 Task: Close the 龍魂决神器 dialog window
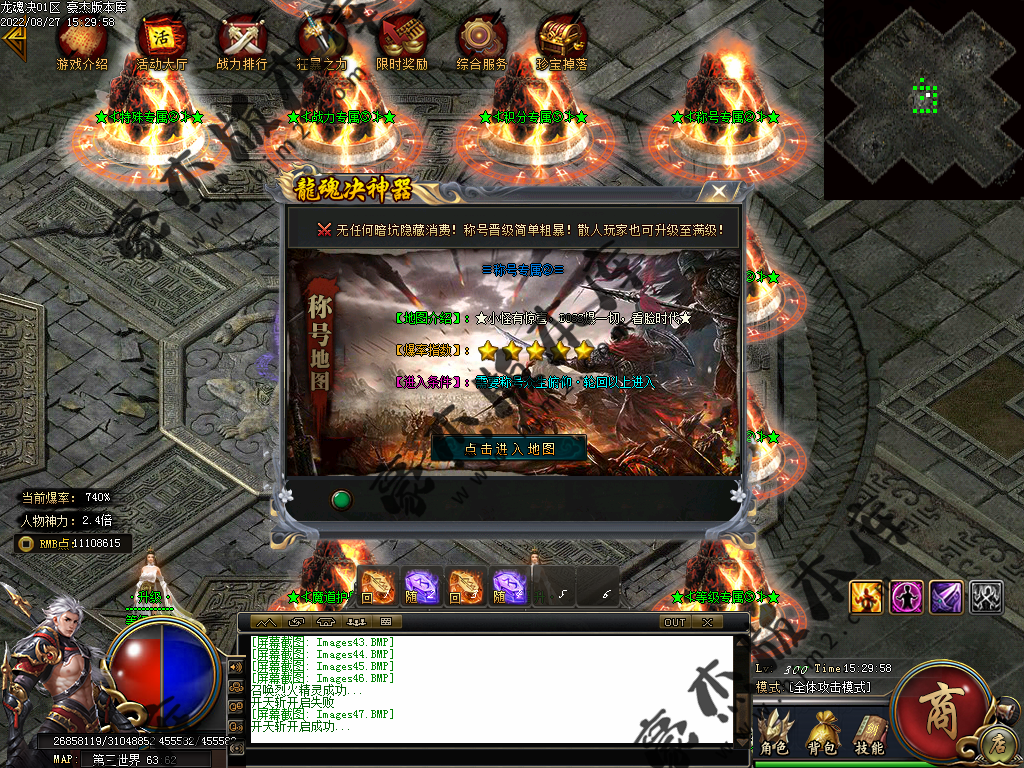[x=717, y=191]
